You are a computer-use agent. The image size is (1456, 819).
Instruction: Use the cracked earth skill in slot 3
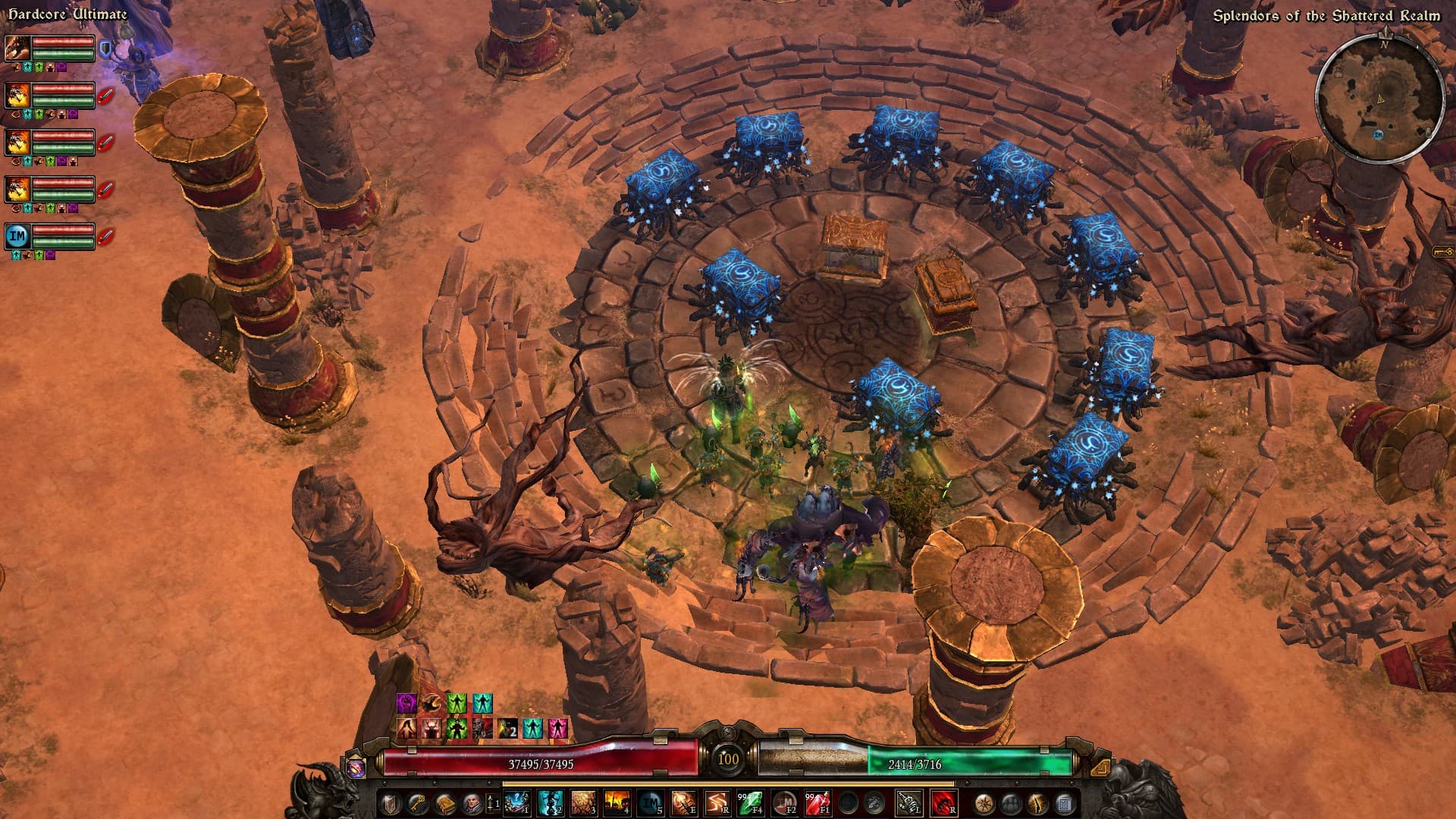(x=583, y=803)
